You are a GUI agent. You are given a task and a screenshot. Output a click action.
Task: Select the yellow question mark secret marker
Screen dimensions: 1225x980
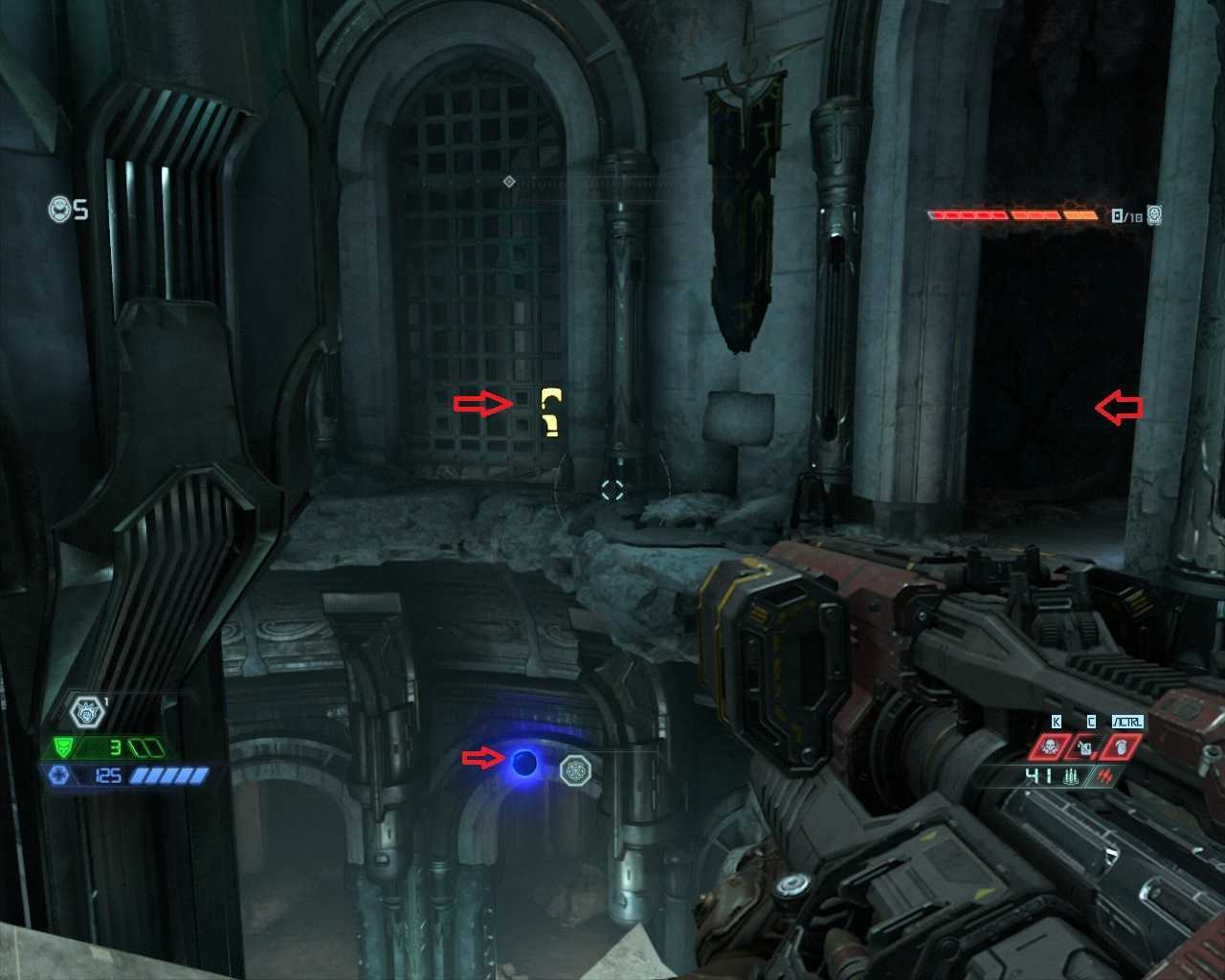coord(550,412)
